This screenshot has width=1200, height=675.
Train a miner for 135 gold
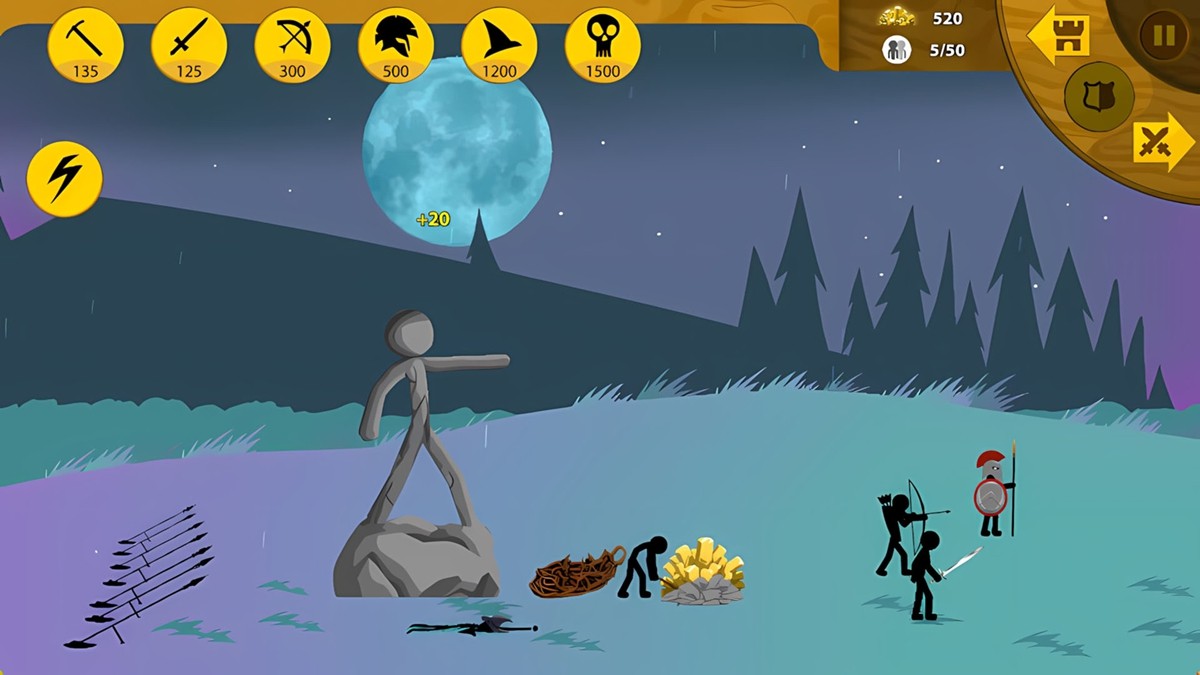85,45
